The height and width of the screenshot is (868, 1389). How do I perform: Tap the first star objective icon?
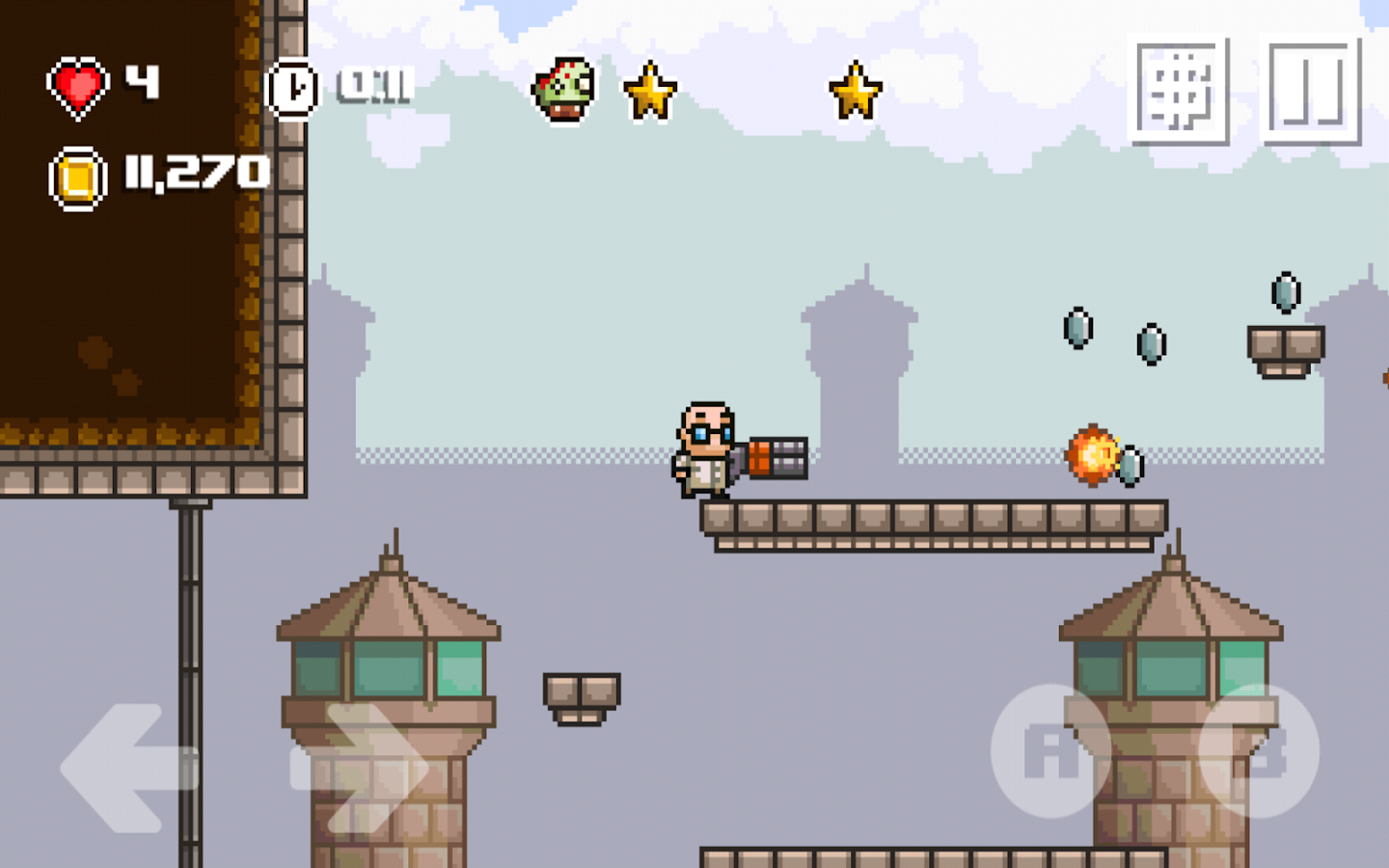[648, 89]
